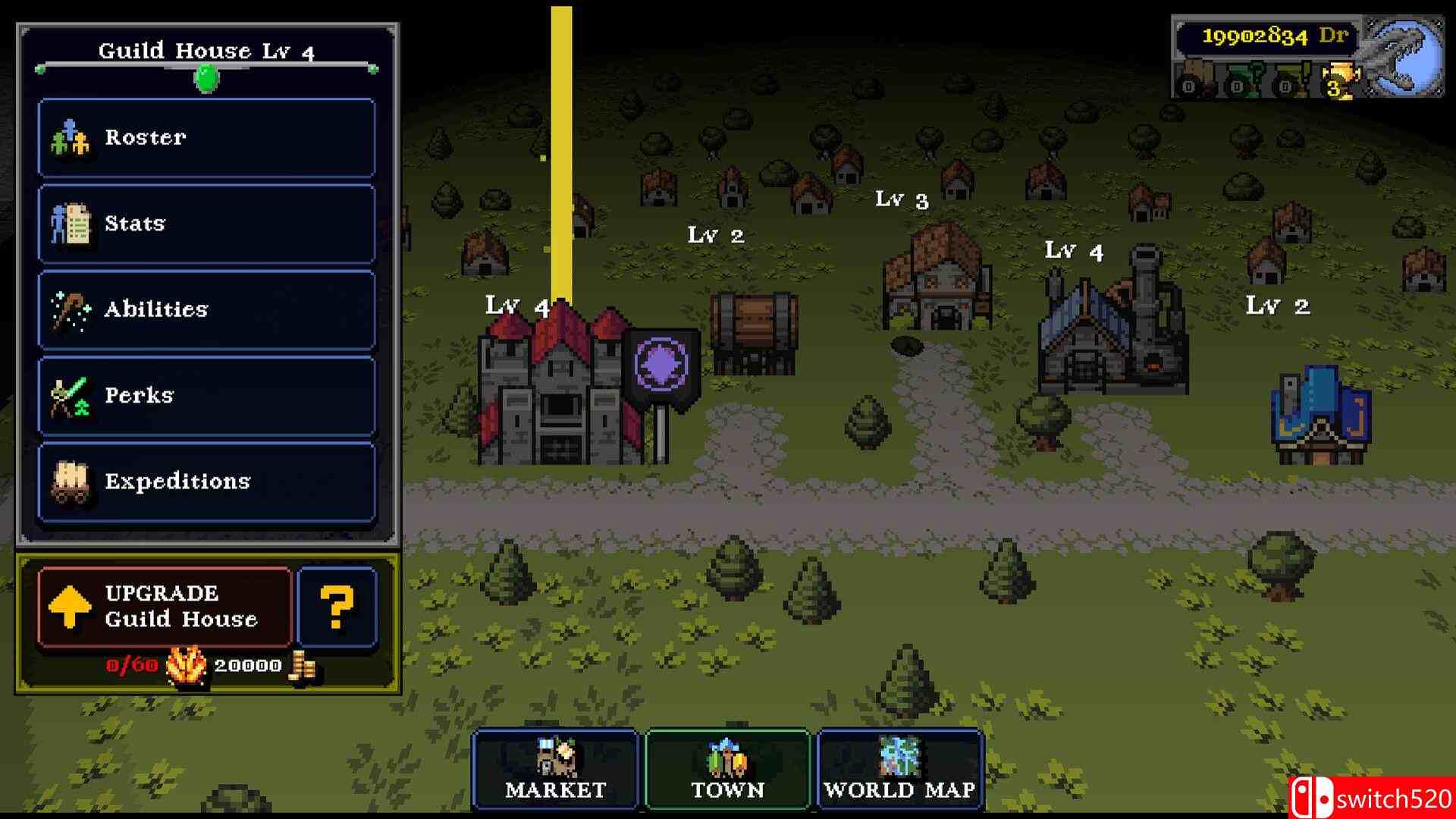Viewport: 1456px width, 819px height.
Task: Select the Lv 4 Guild House castle
Action: point(560,391)
